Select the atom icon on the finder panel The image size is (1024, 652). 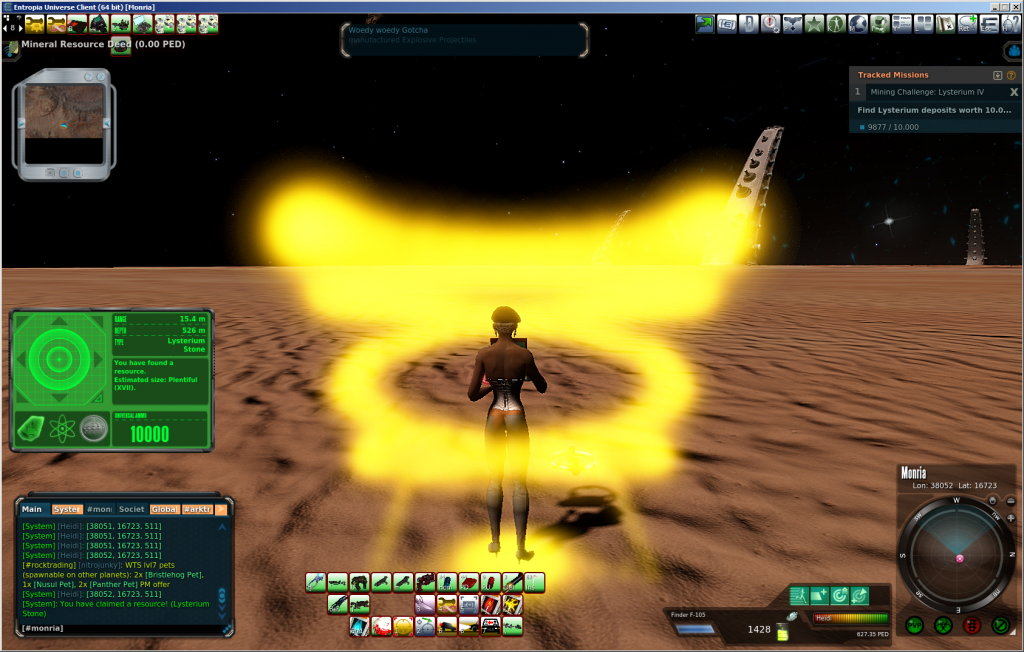62,427
